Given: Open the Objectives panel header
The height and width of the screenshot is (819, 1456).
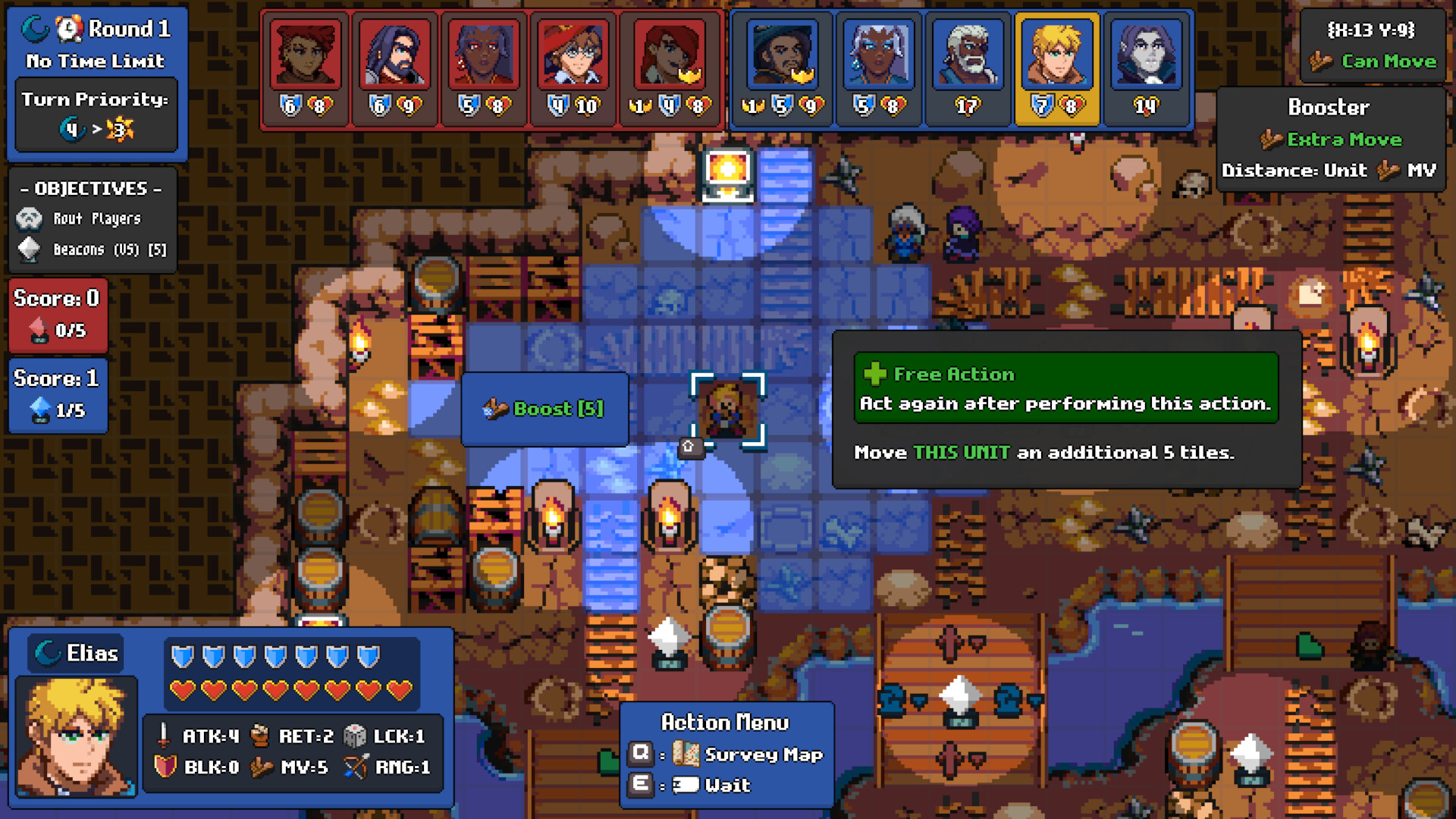Looking at the screenshot, I should pyautogui.click(x=91, y=189).
